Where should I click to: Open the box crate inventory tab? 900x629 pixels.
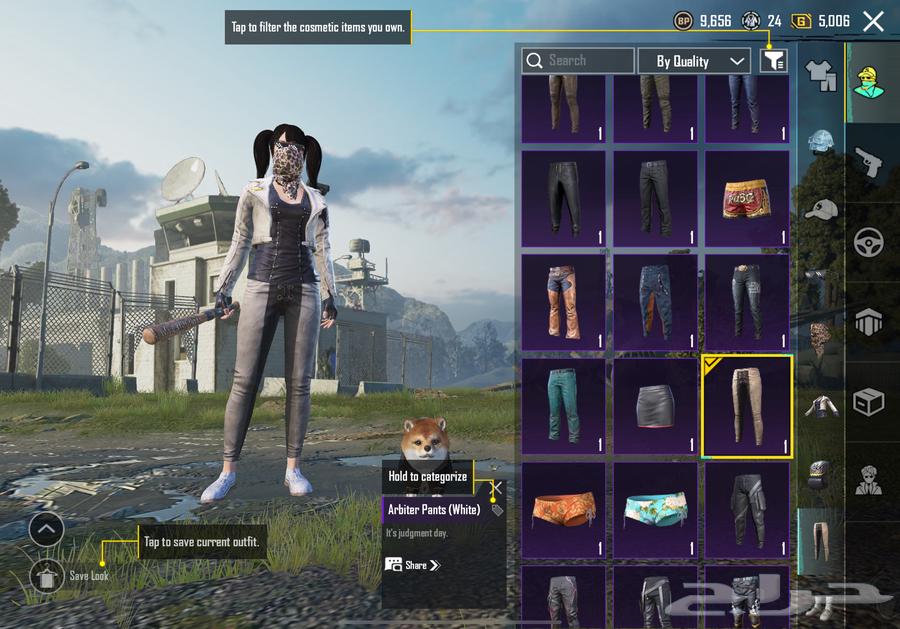[x=868, y=402]
